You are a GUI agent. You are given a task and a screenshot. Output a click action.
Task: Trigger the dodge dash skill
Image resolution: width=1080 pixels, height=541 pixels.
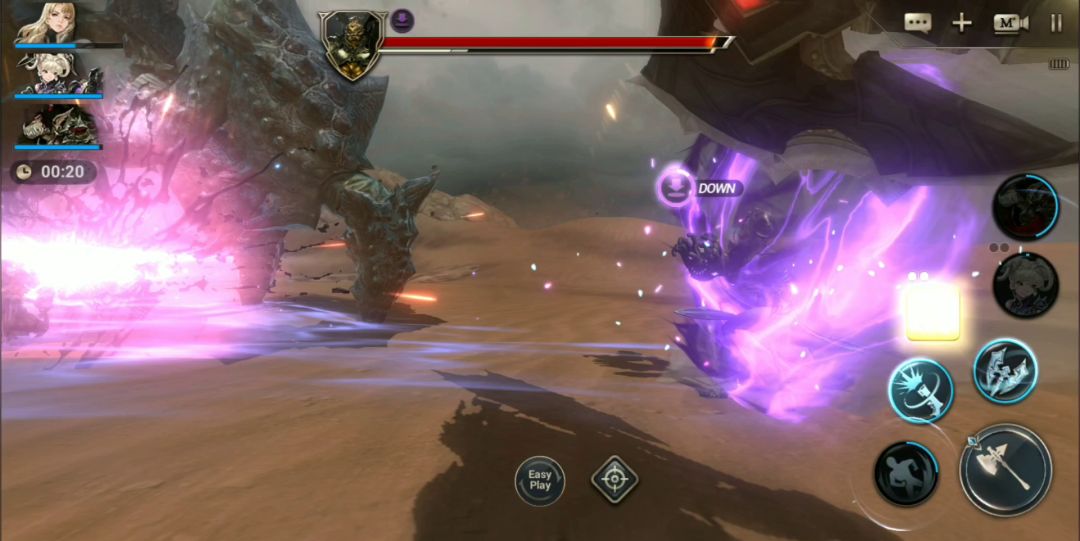pyautogui.click(x=906, y=473)
